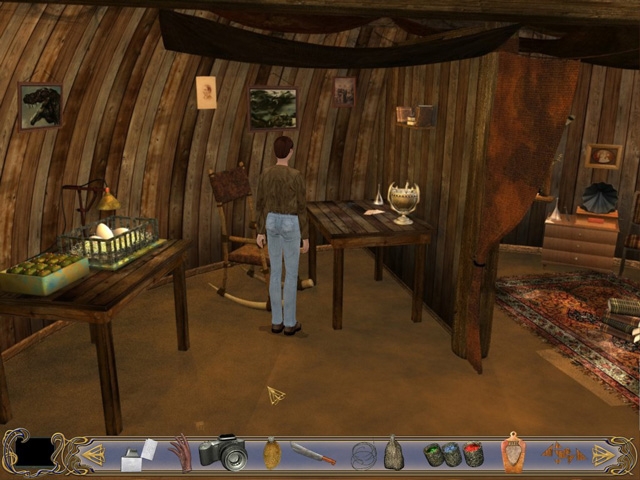This screenshot has height=480, width=640.
Task: Click the black item preview box
Action: click(x=34, y=453)
